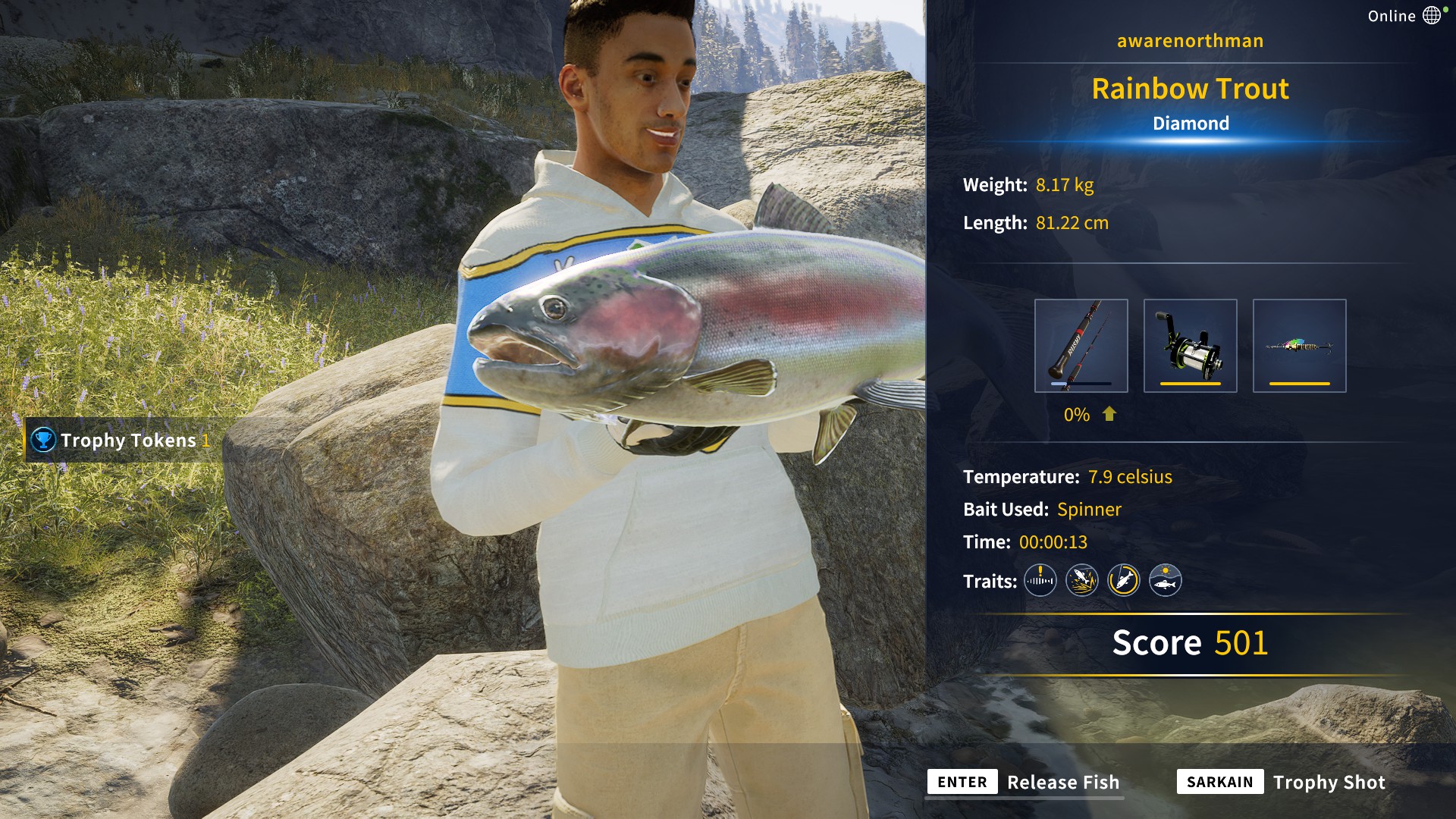Release the fish with the Release Fish button
Image resolution: width=1456 pixels, height=819 pixels.
(1024, 782)
